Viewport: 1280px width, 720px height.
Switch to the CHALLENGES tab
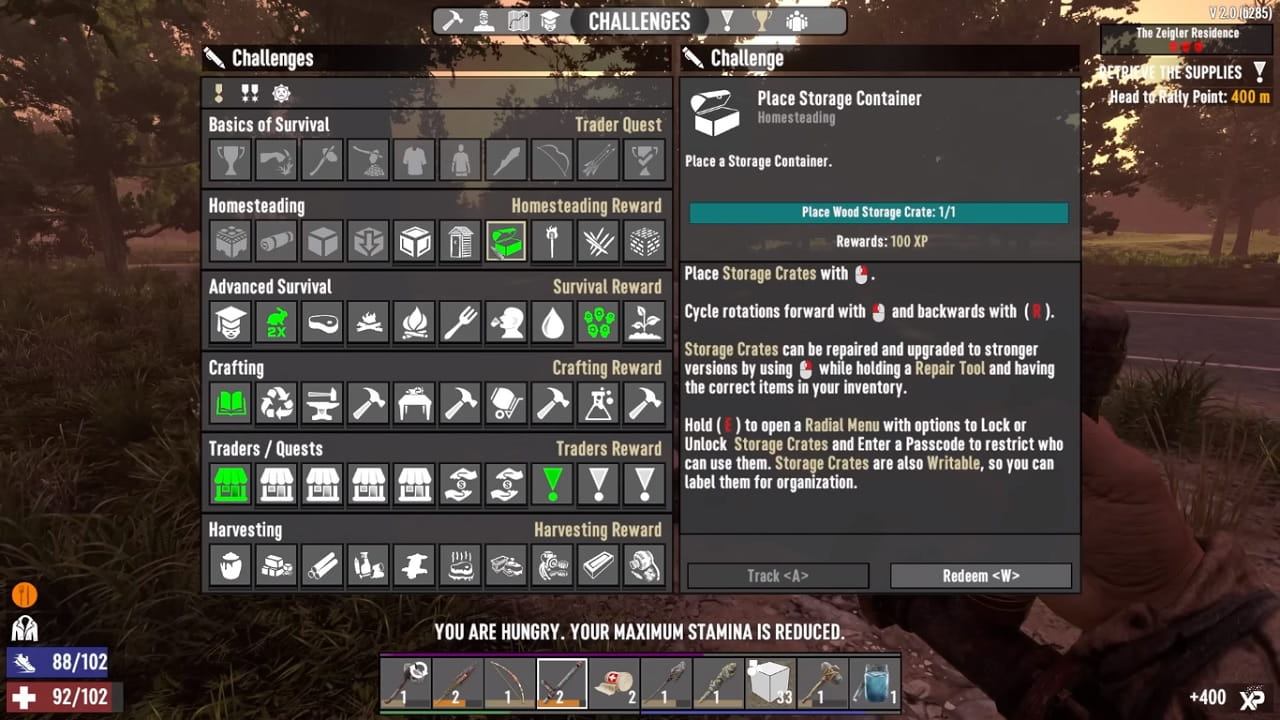click(x=639, y=20)
